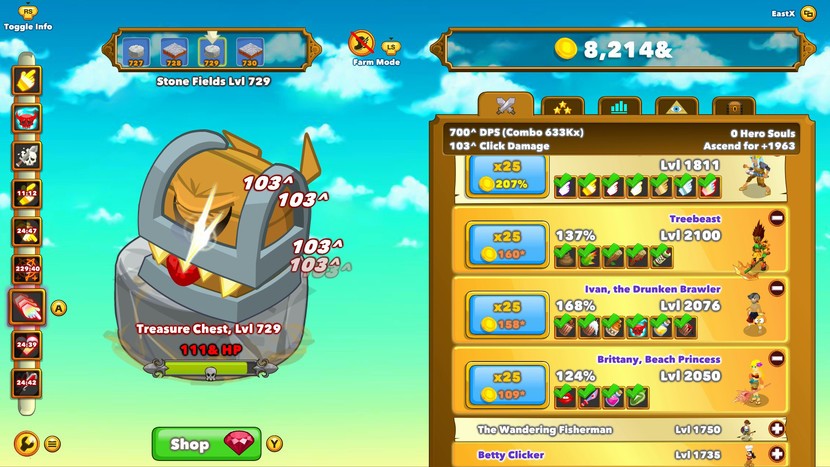Open the treasure chest relics tab
The width and height of the screenshot is (830, 467).
733,107
